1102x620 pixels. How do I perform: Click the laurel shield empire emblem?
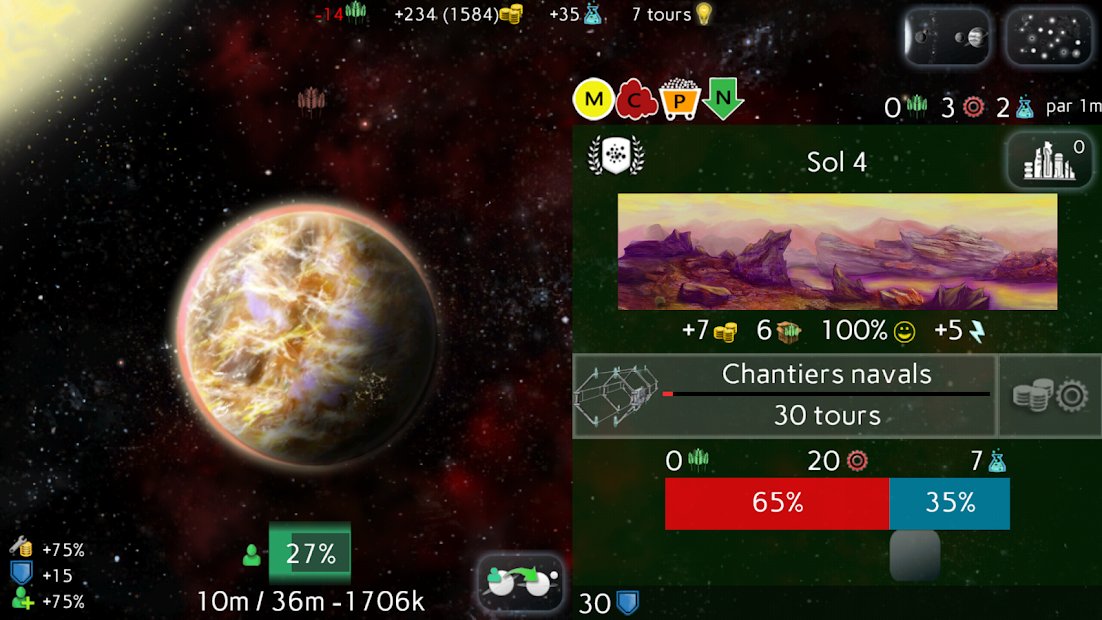tap(616, 157)
